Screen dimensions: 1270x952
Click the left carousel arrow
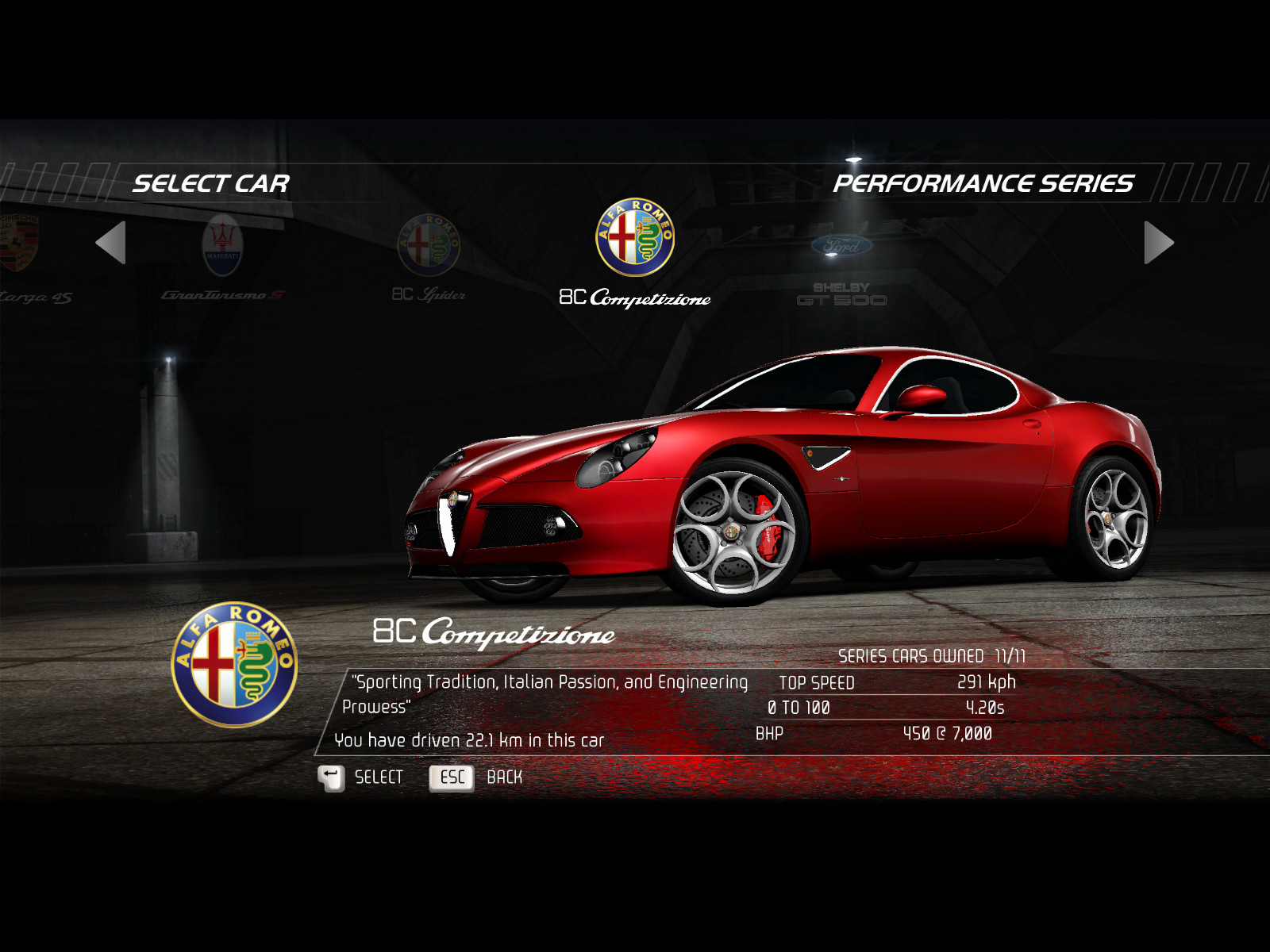tap(111, 243)
